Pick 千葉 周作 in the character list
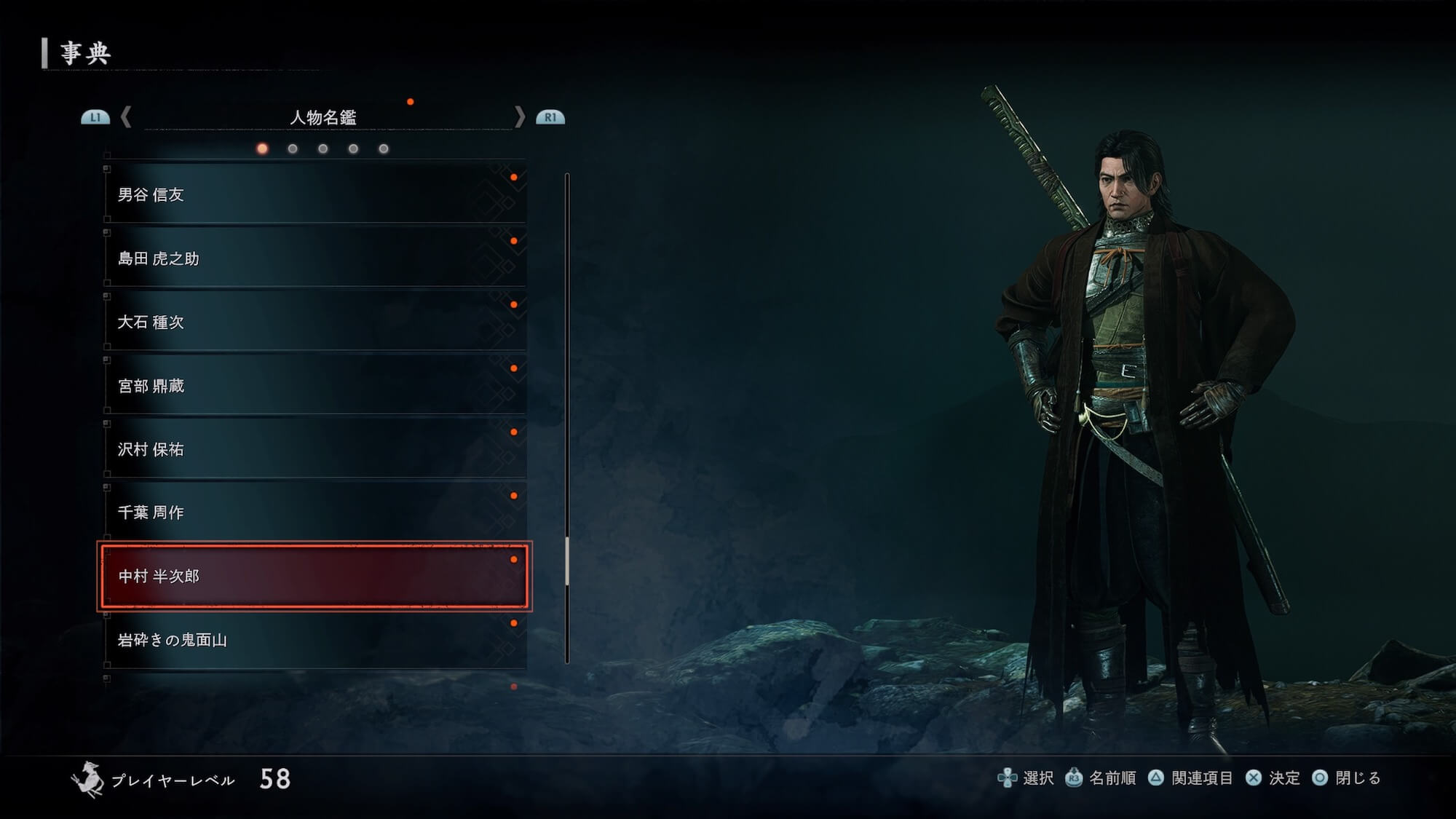The image size is (1456, 819). tap(314, 513)
